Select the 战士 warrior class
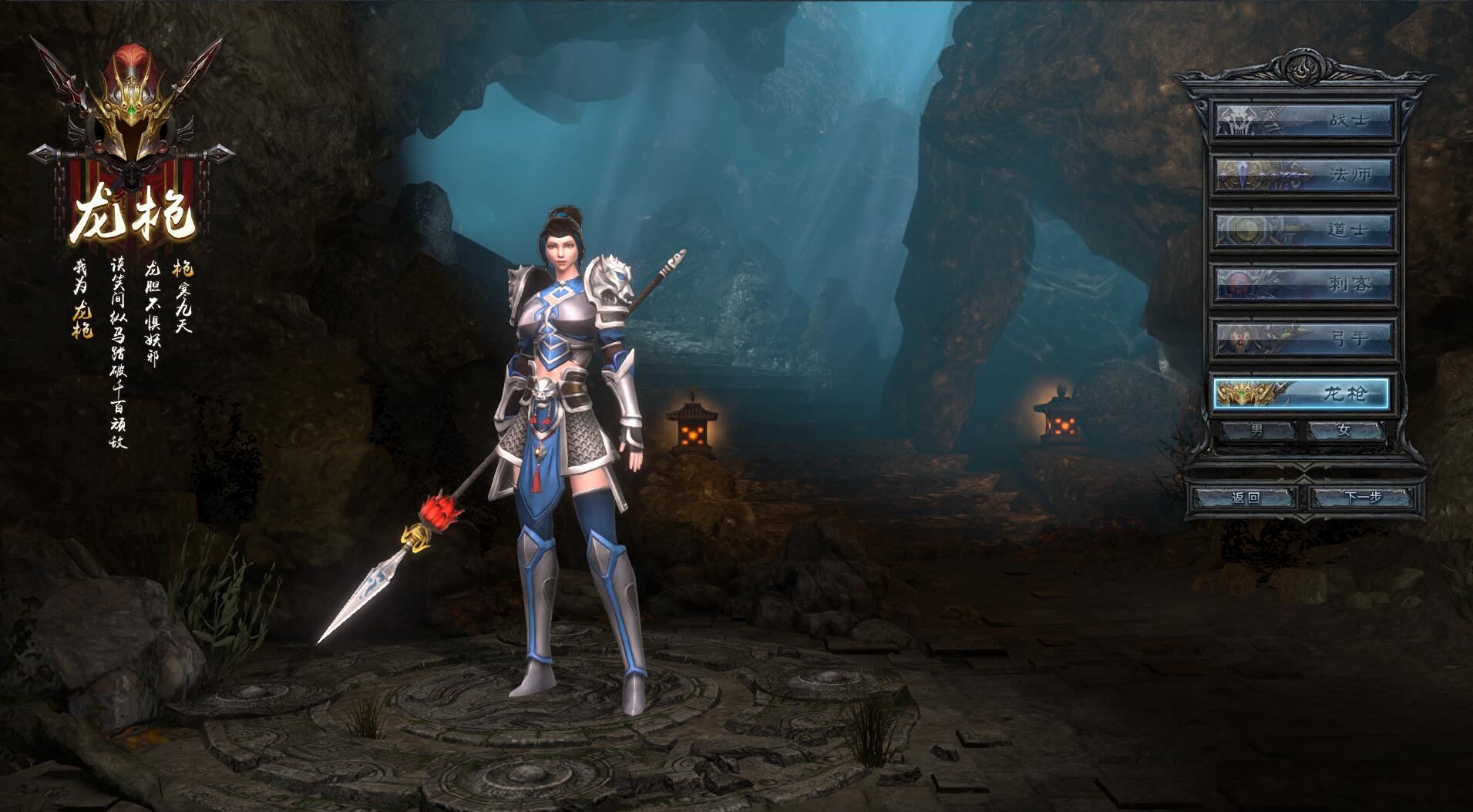 click(1304, 120)
